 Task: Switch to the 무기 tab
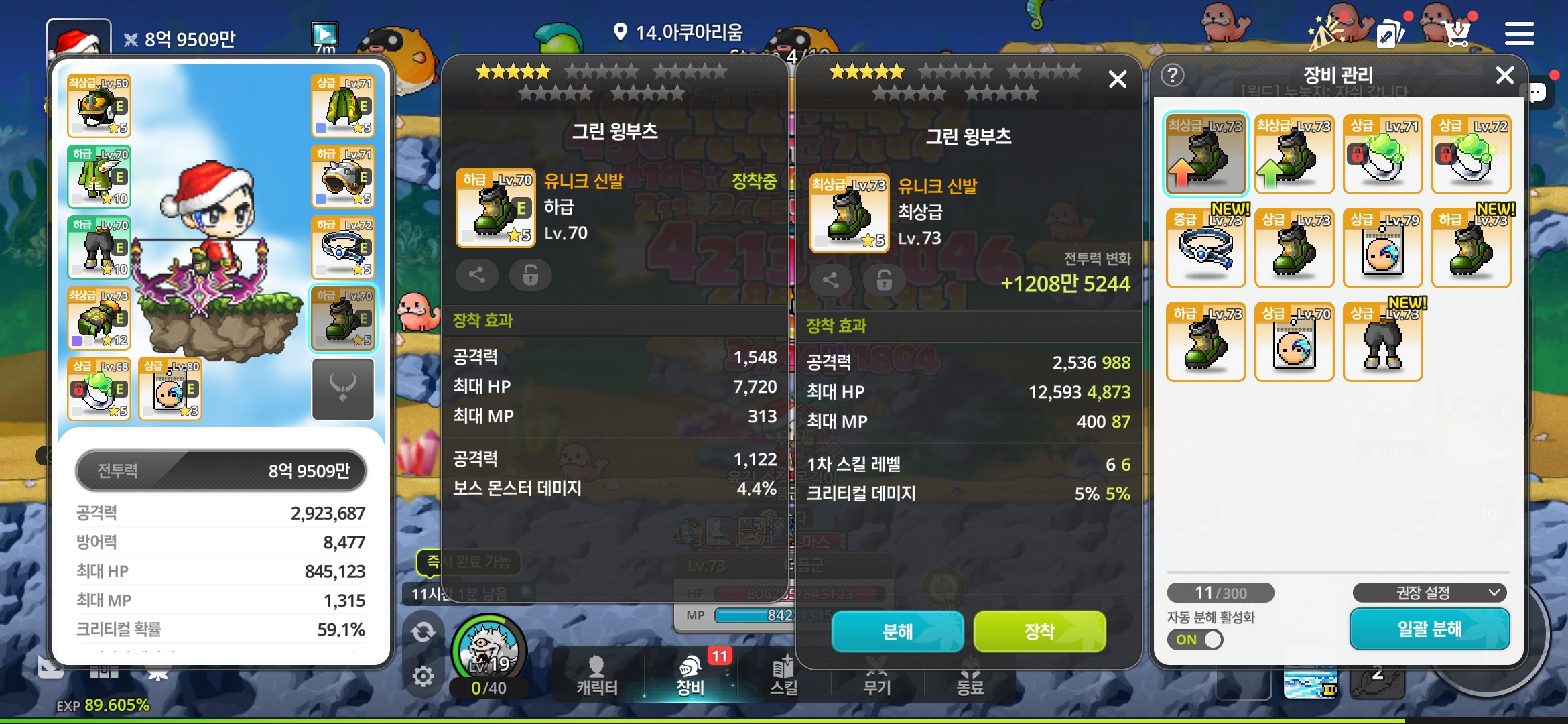pyautogui.click(x=876, y=678)
